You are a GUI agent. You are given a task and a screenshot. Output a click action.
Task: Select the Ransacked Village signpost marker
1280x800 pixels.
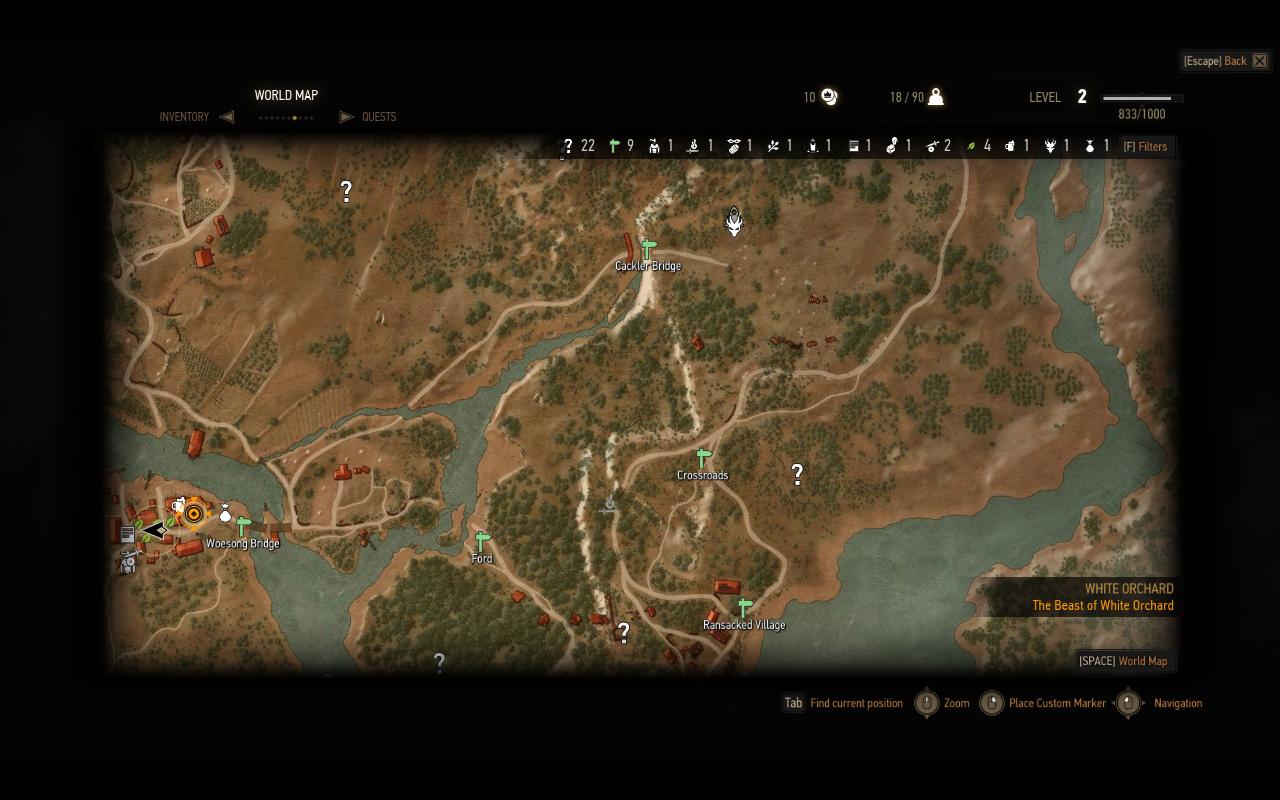744,607
